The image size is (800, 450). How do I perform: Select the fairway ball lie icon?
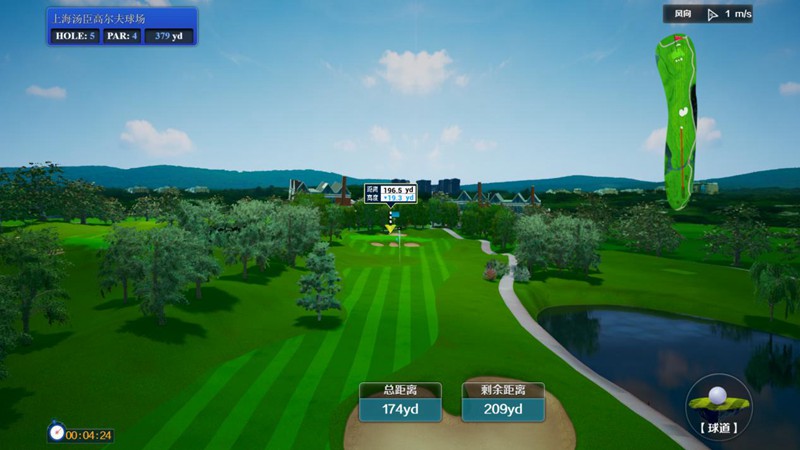click(x=718, y=400)
